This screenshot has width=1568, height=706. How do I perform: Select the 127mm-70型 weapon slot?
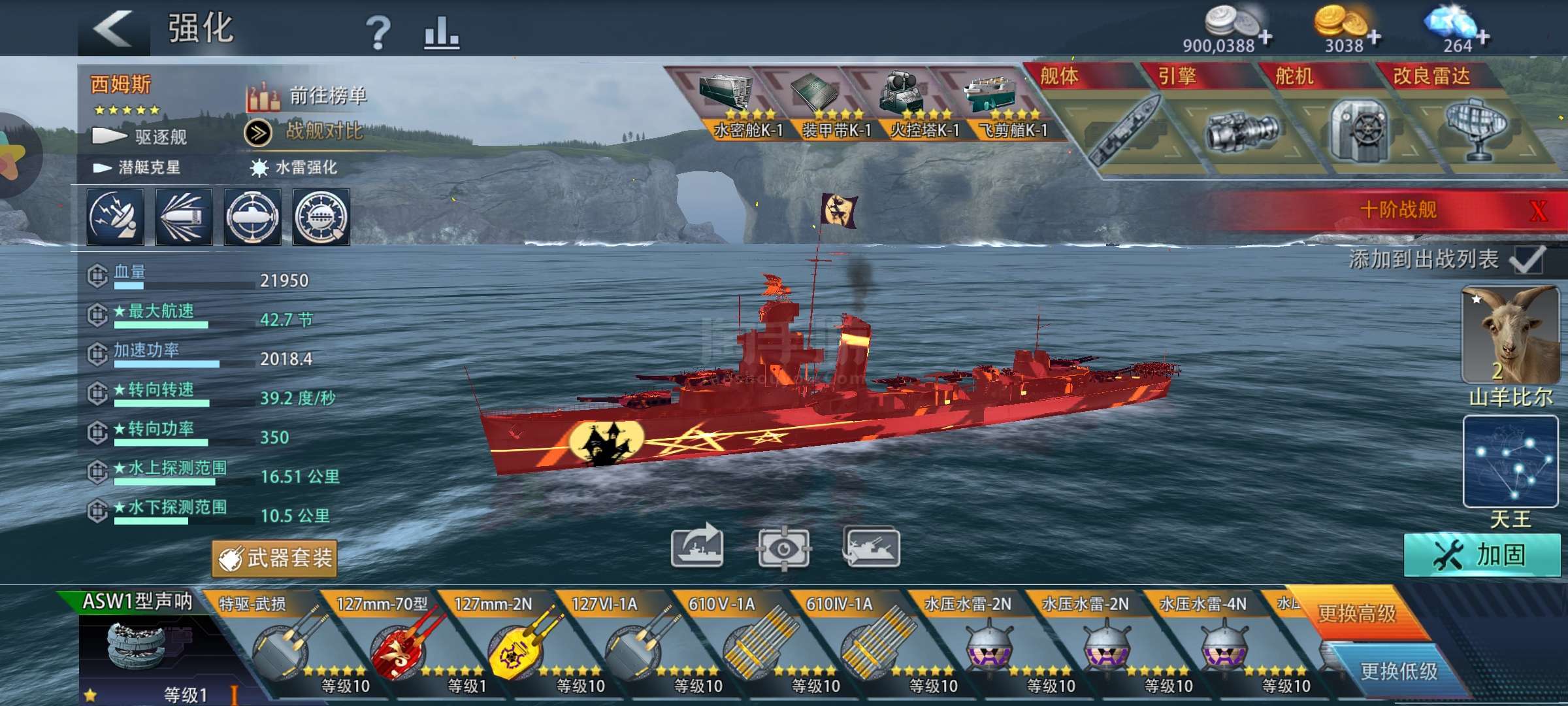[x=399, y=644]
